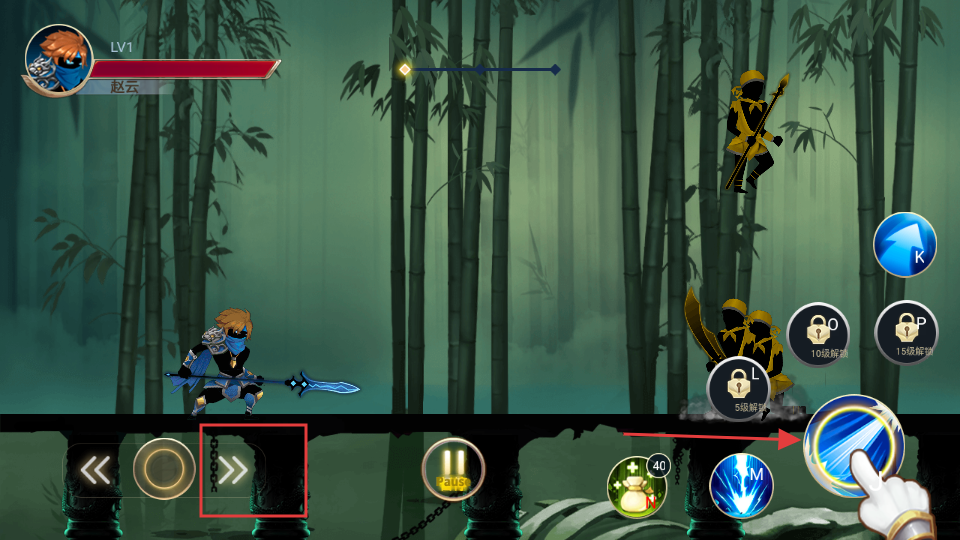Select the locked P skill slot
The image size is (960, 540).
click(x=906, y=332)
